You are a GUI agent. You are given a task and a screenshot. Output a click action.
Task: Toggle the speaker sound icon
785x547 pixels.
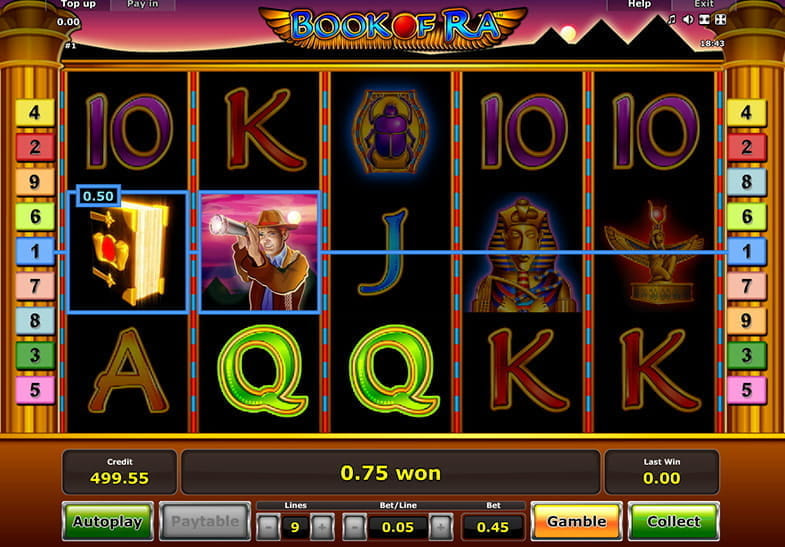tap(688, 19)
